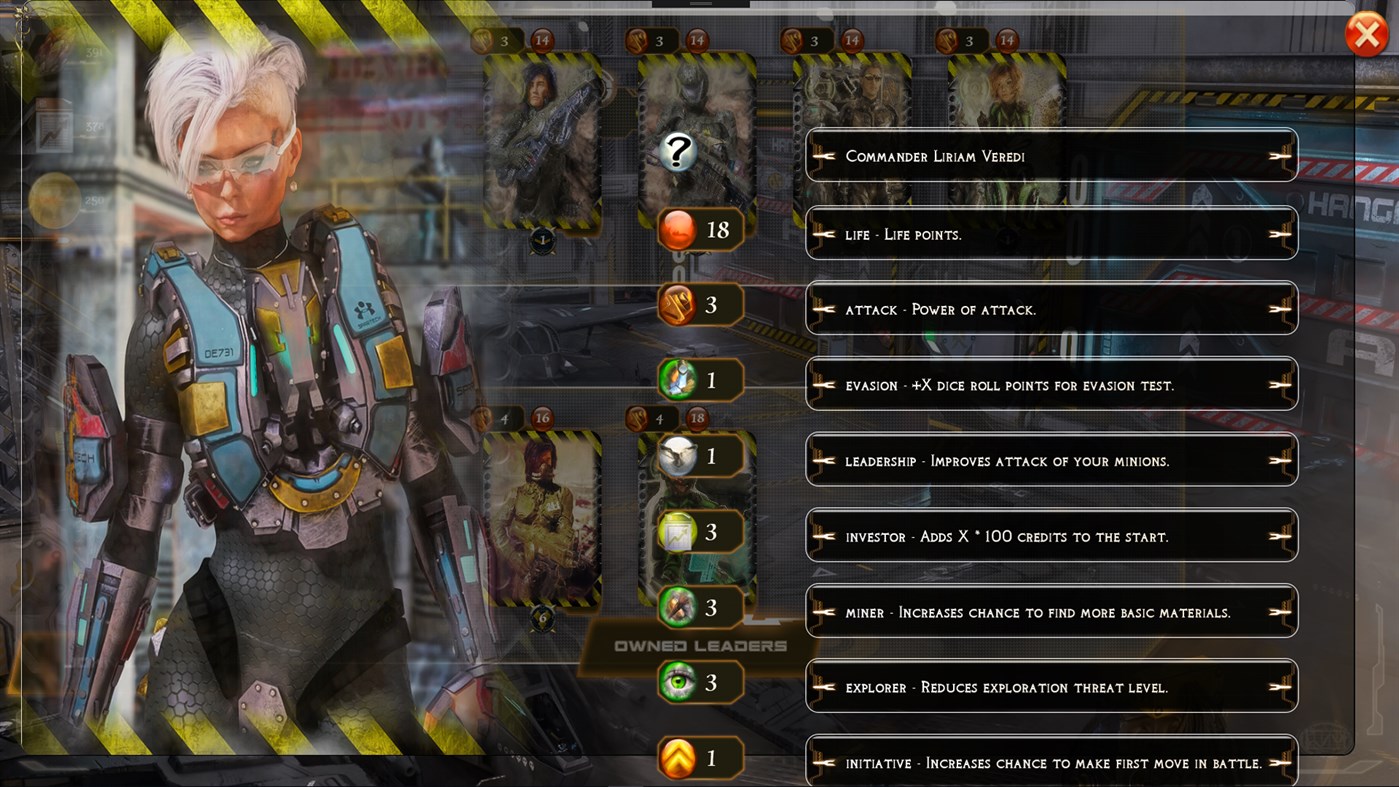The image size is (1399, 787).
Task: Close the leader screen with the X
Action: (x=1366, y=33)
